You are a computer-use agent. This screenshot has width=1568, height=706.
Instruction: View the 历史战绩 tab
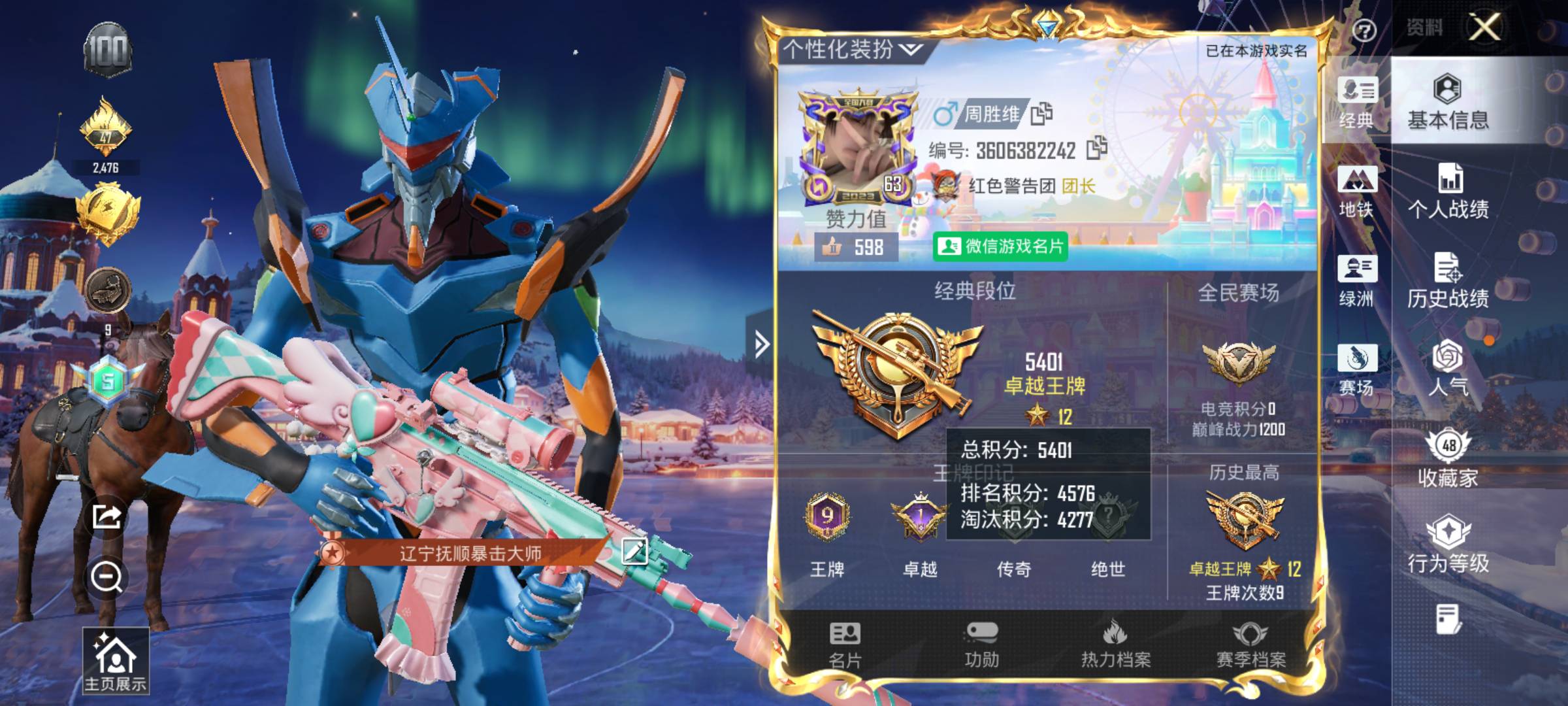[1448, 281]
